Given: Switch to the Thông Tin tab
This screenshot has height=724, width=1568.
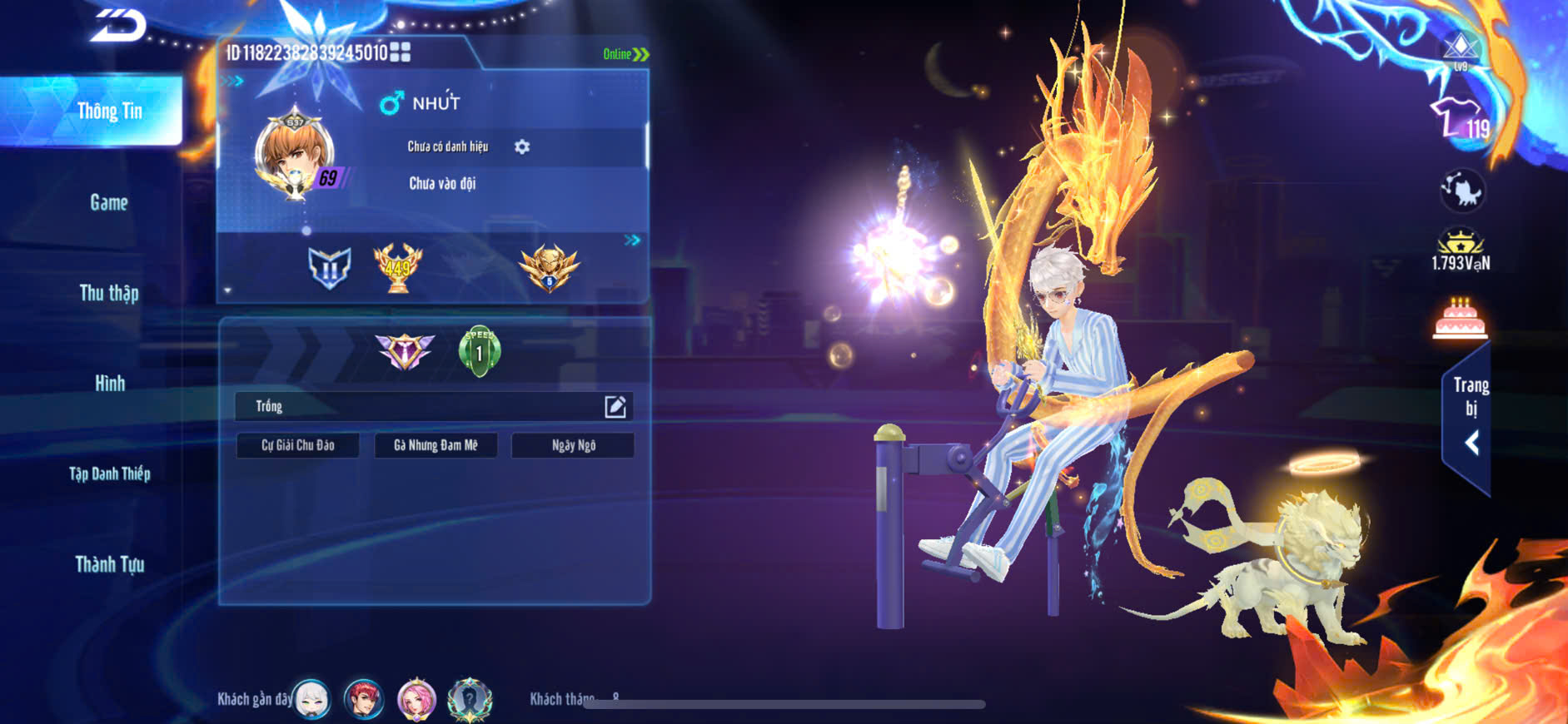Looking at the screenshot, I should click(x=109, y=112).
